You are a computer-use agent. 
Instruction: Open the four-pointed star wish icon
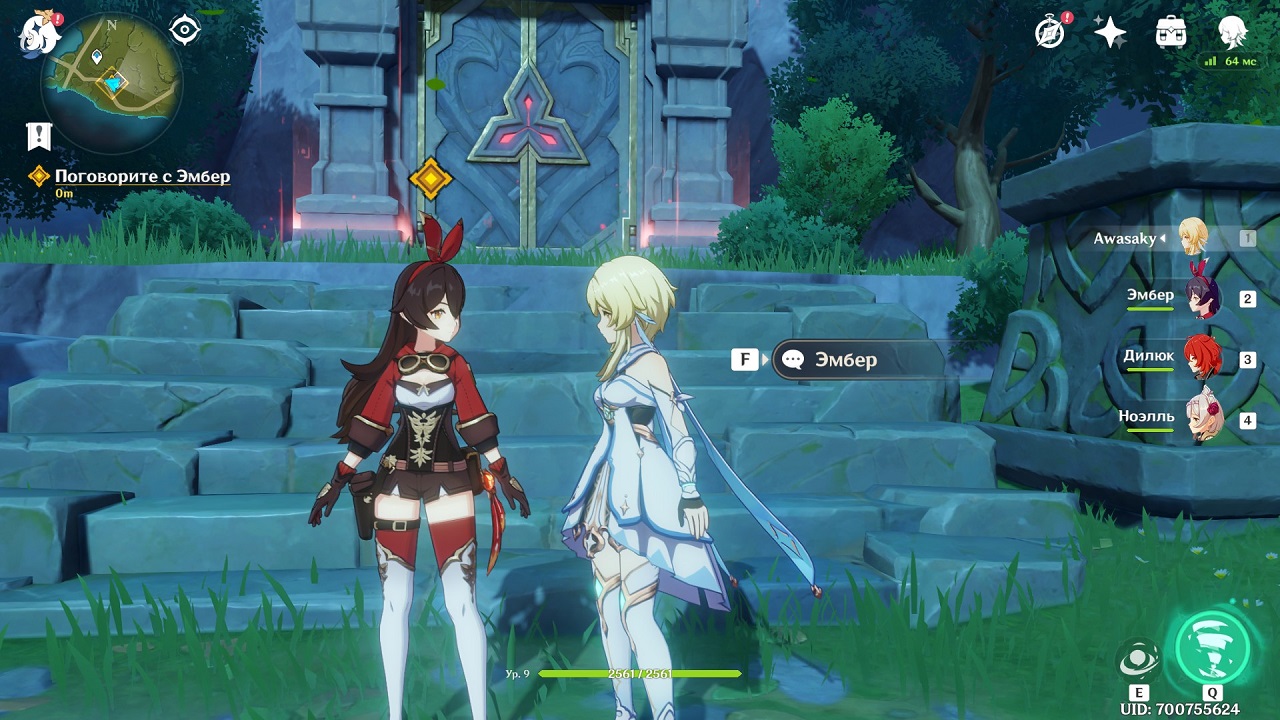pos(1110,33)
